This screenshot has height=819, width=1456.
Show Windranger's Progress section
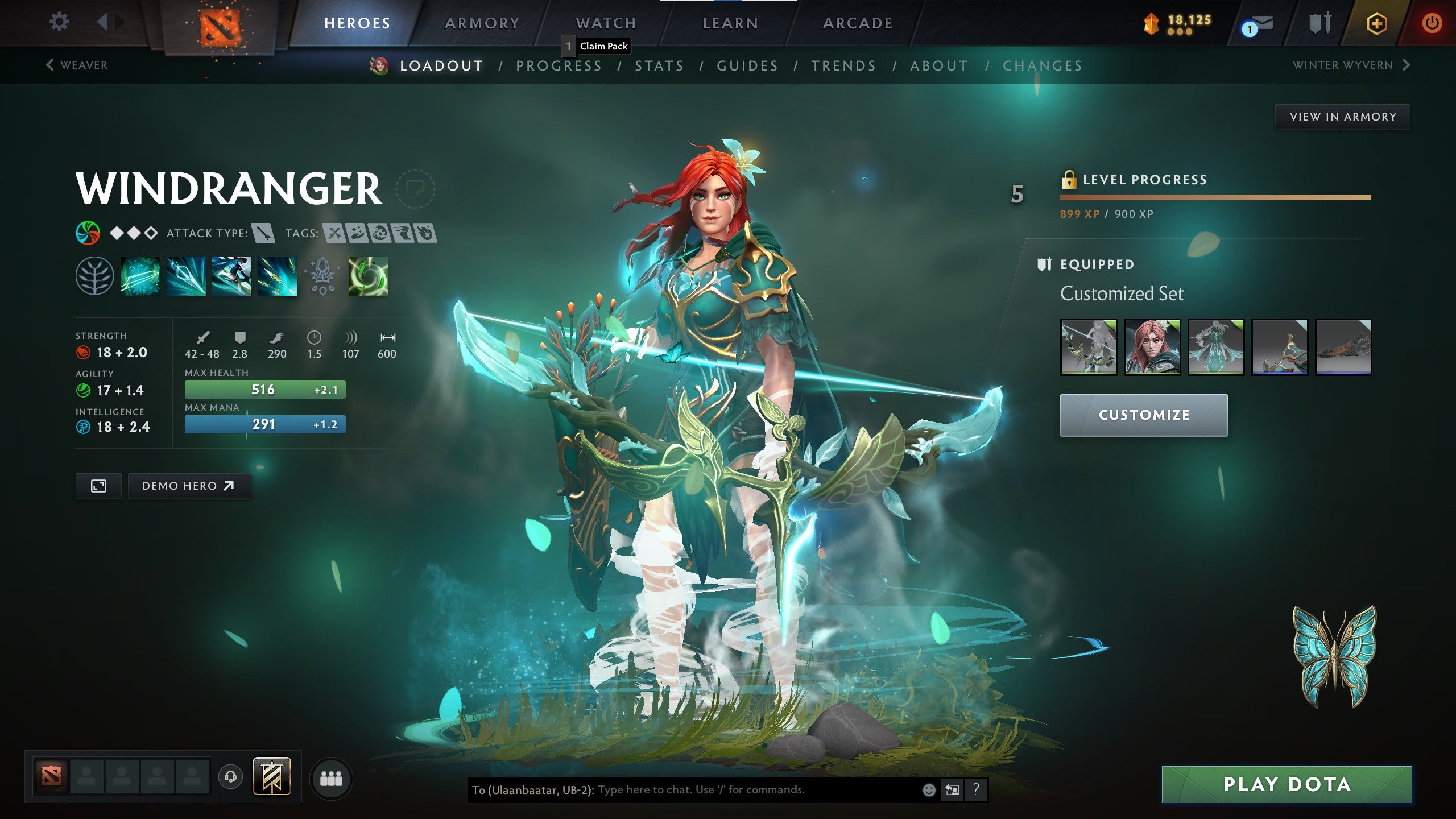click(x=559, y=66)
